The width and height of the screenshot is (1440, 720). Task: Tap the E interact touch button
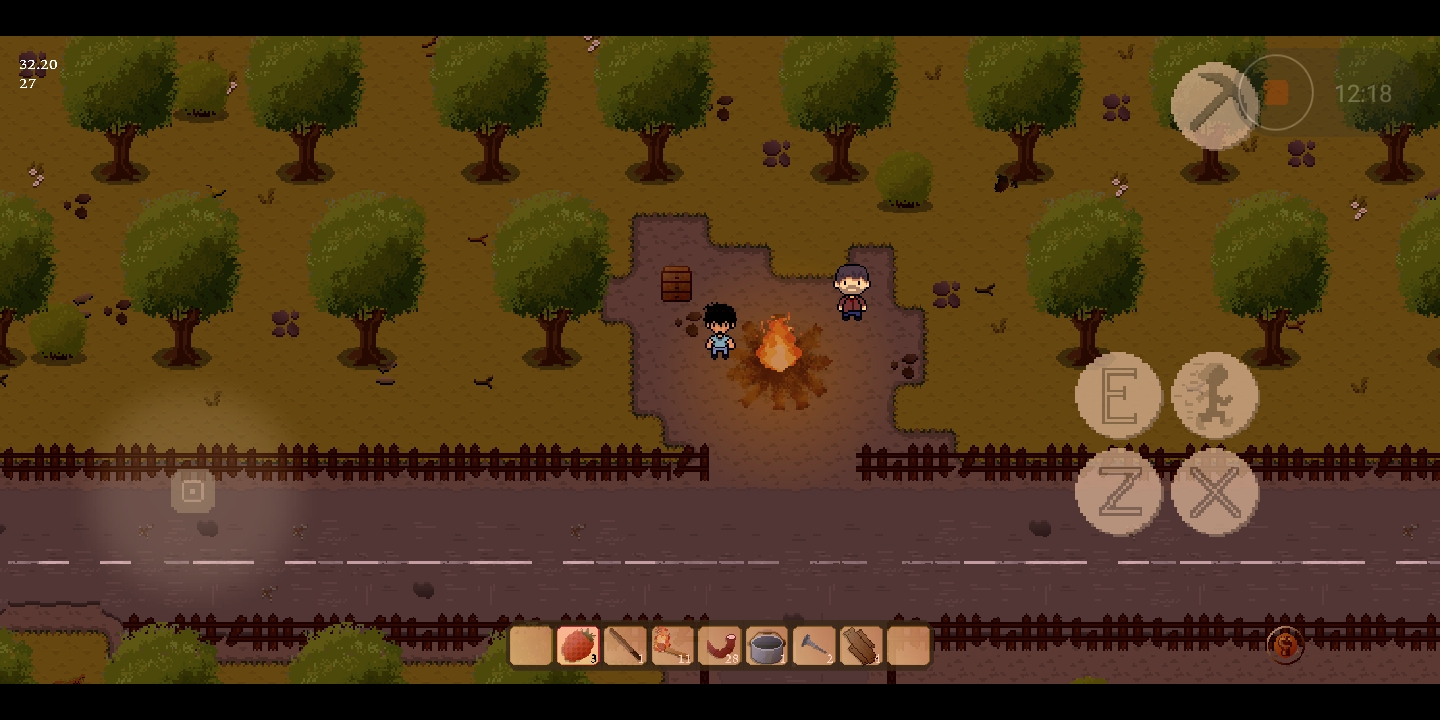[1118, 396]
